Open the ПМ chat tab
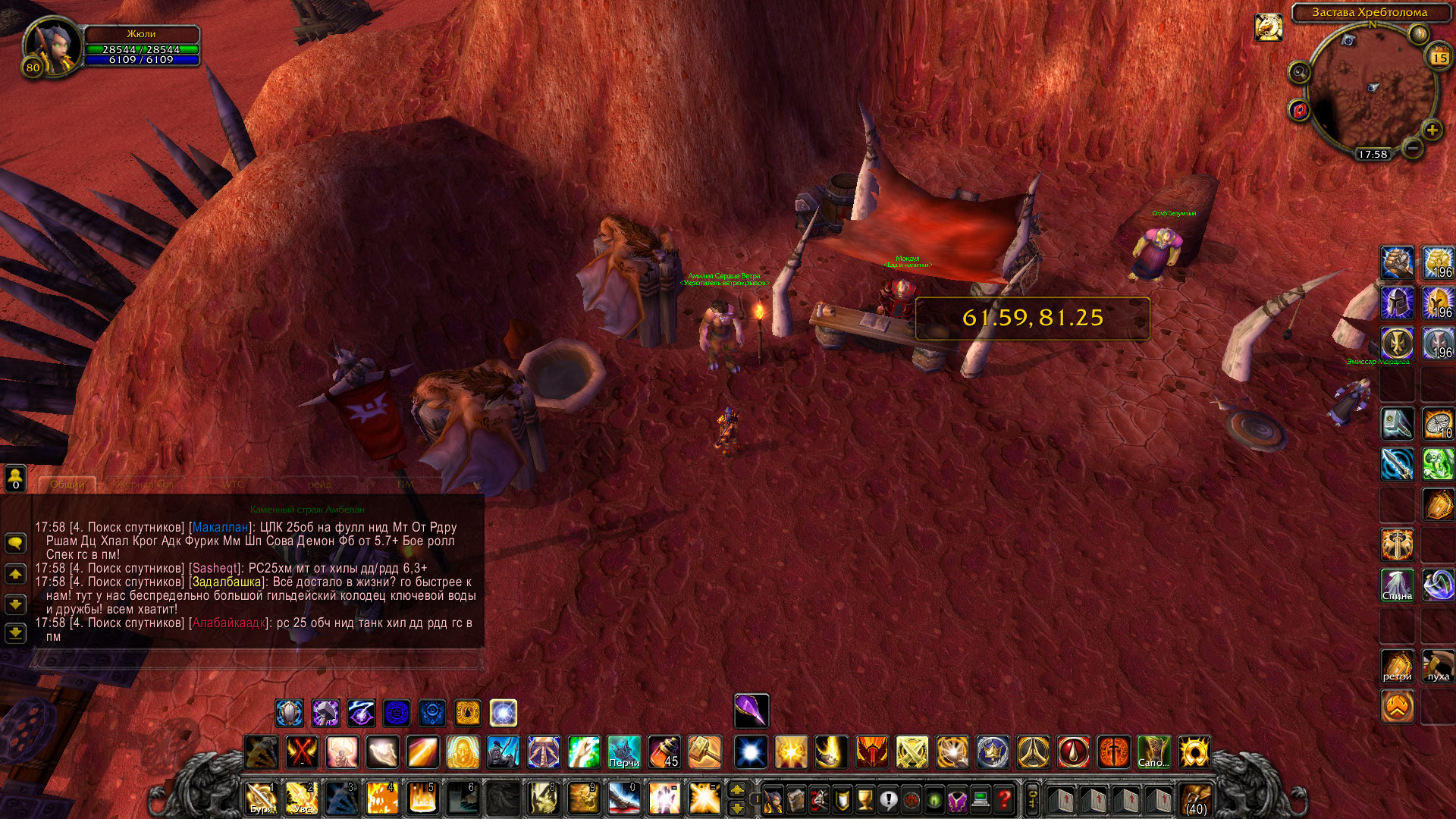Image resolution: width=1456 pixels, height=819 pixels. (x=405, y=484)
